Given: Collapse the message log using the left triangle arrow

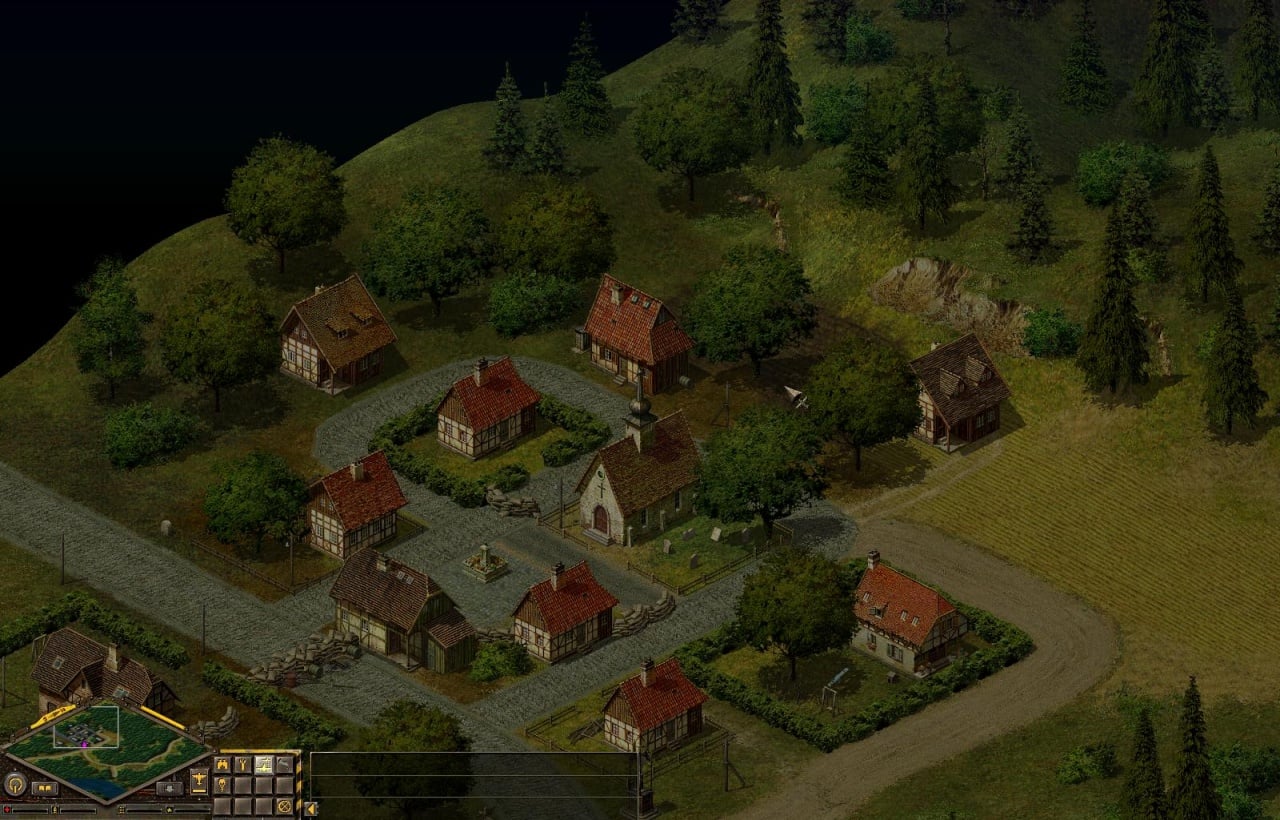Looking at the screenshot, I should (x=310, y=808).
